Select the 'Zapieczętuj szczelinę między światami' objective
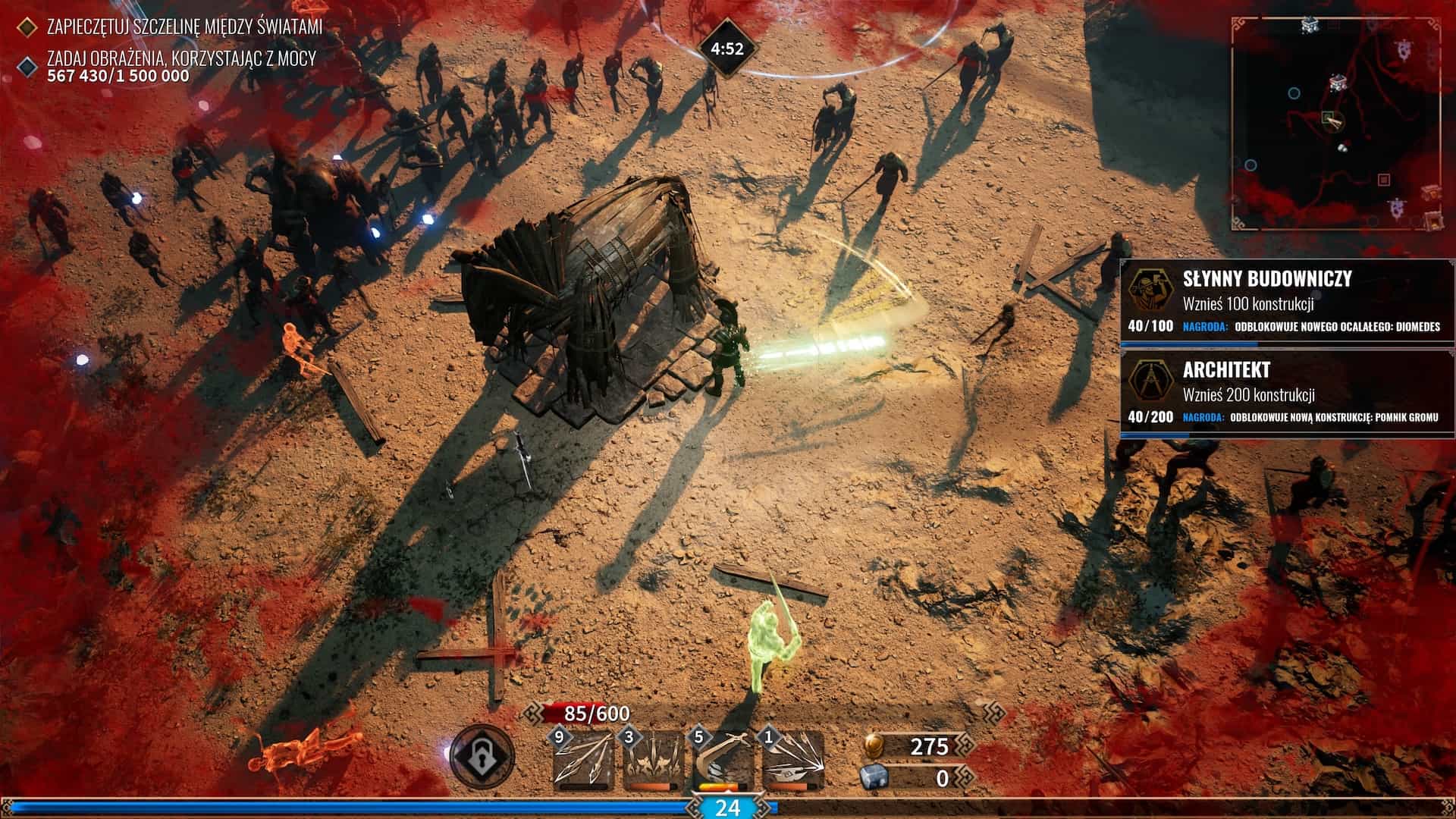This screenshot has height=819, width=1456. [184, 27]
